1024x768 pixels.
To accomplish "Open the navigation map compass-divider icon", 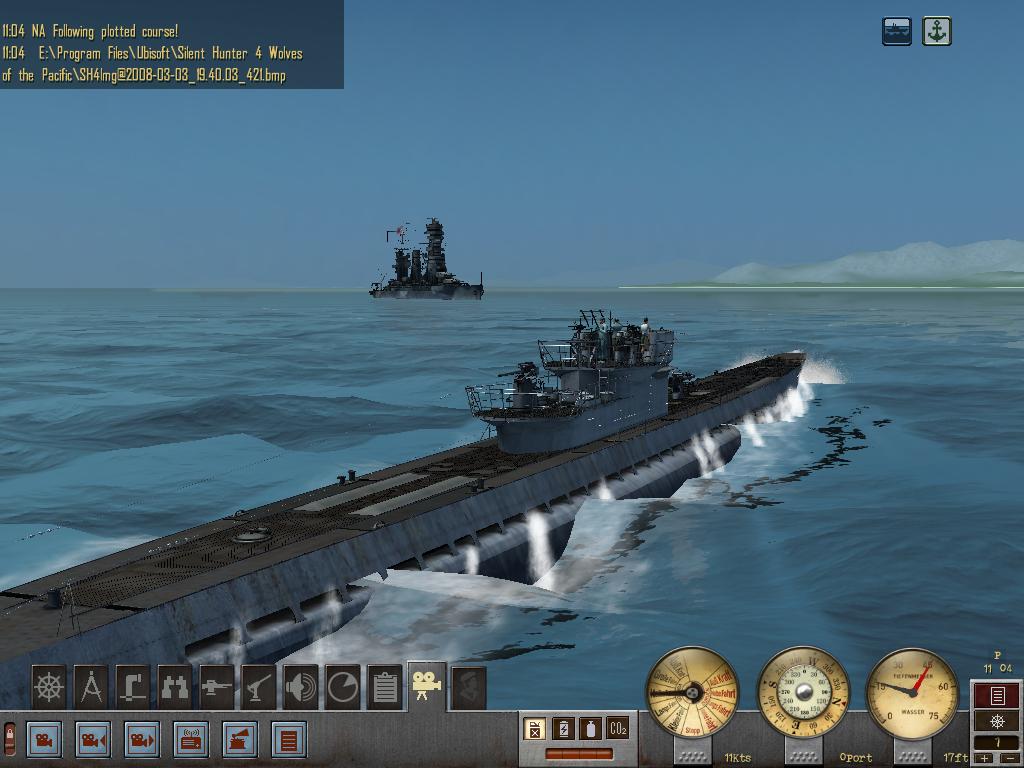I will [x=91, y=688].
